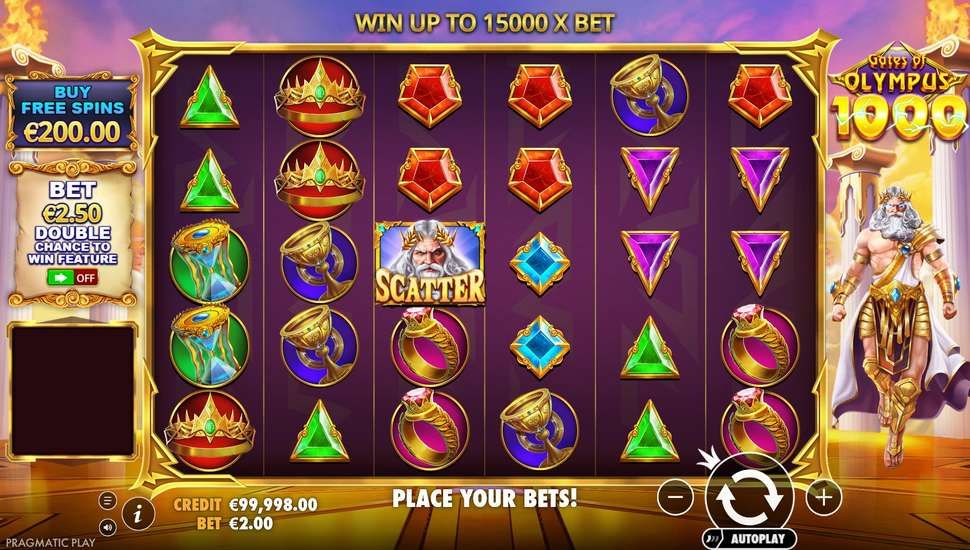This screenshot has width=970, height=550.
Task: Spin the reels with the circular arrows button
Action: point(749,496)
